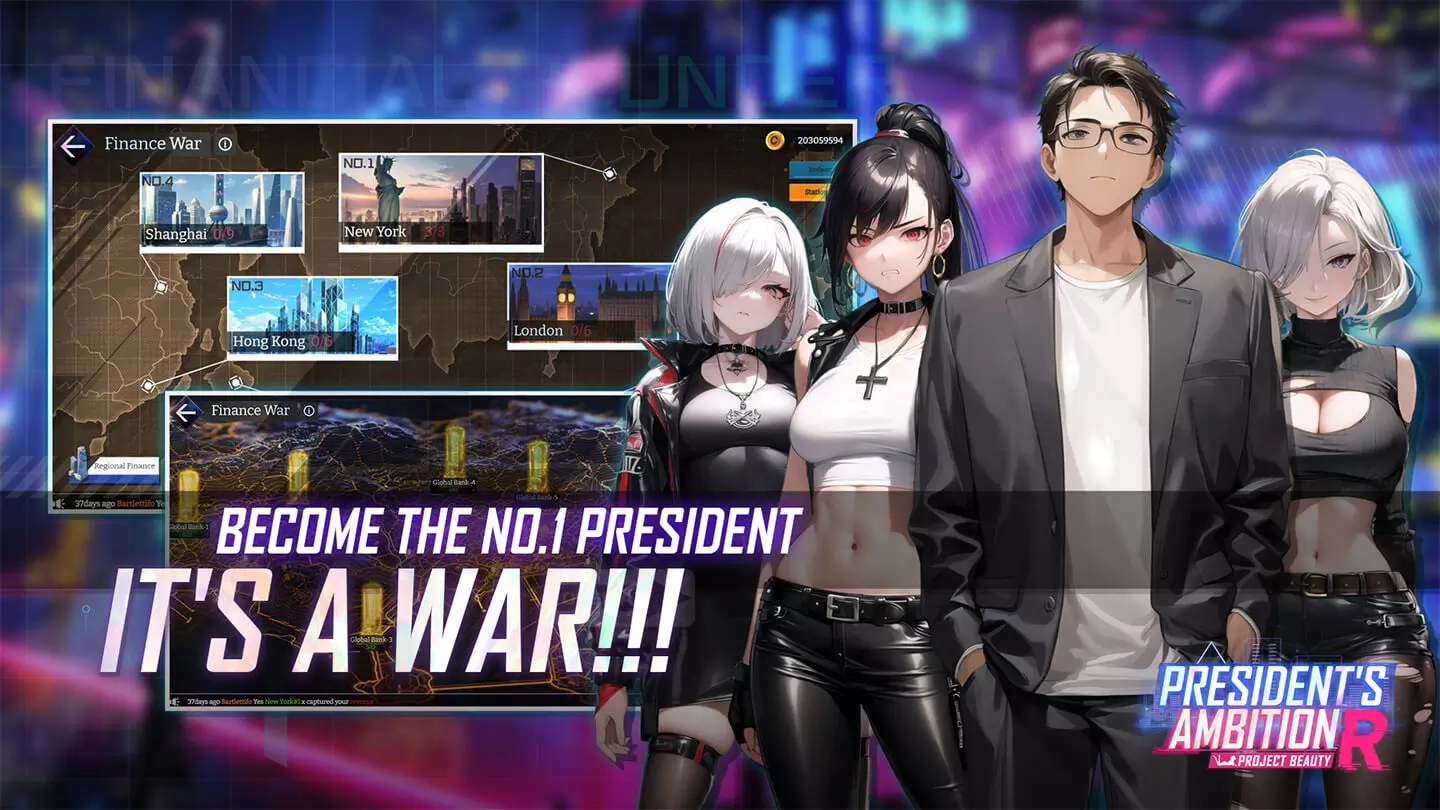Screen dimensions: 1440x810
Task: Open the Shanghai city tile
Action: 221,211
